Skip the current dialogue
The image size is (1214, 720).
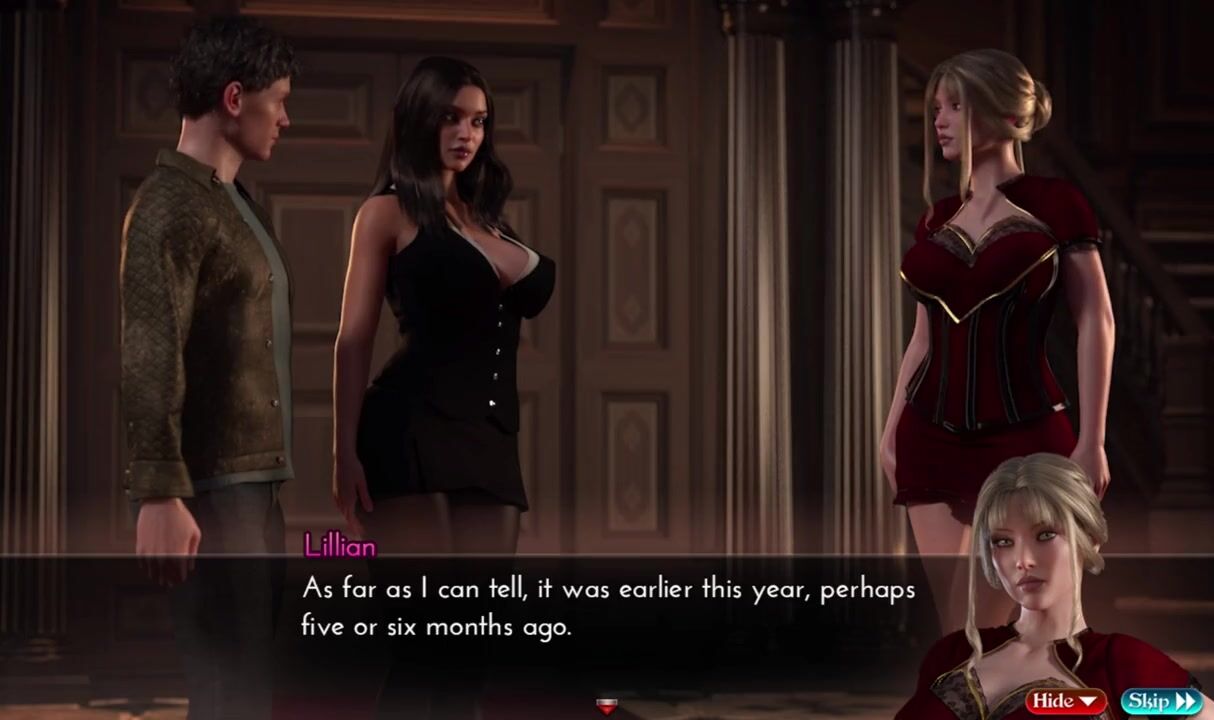coord(1160,700)
